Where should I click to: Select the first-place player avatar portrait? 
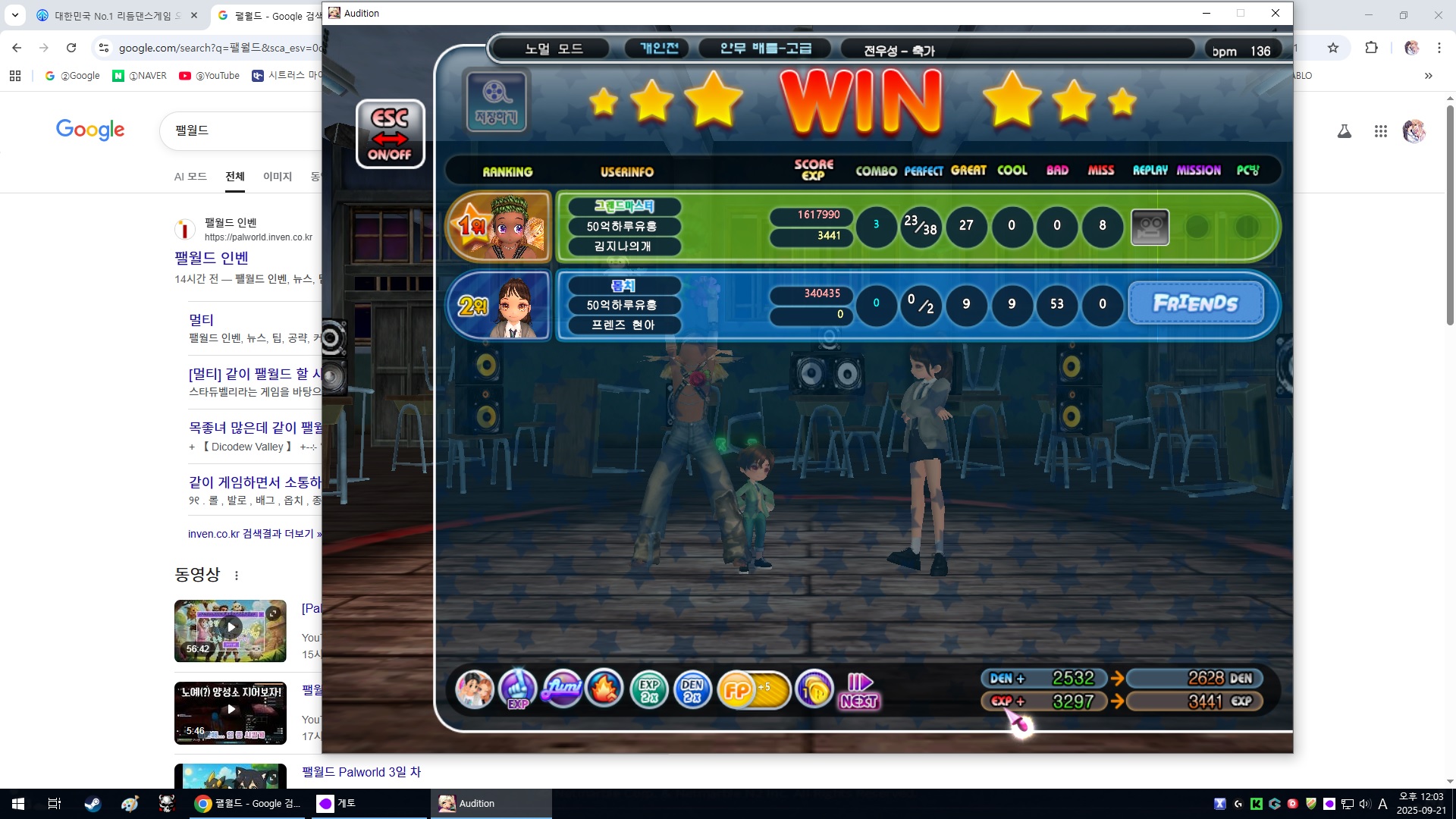[x=500, y=227]
